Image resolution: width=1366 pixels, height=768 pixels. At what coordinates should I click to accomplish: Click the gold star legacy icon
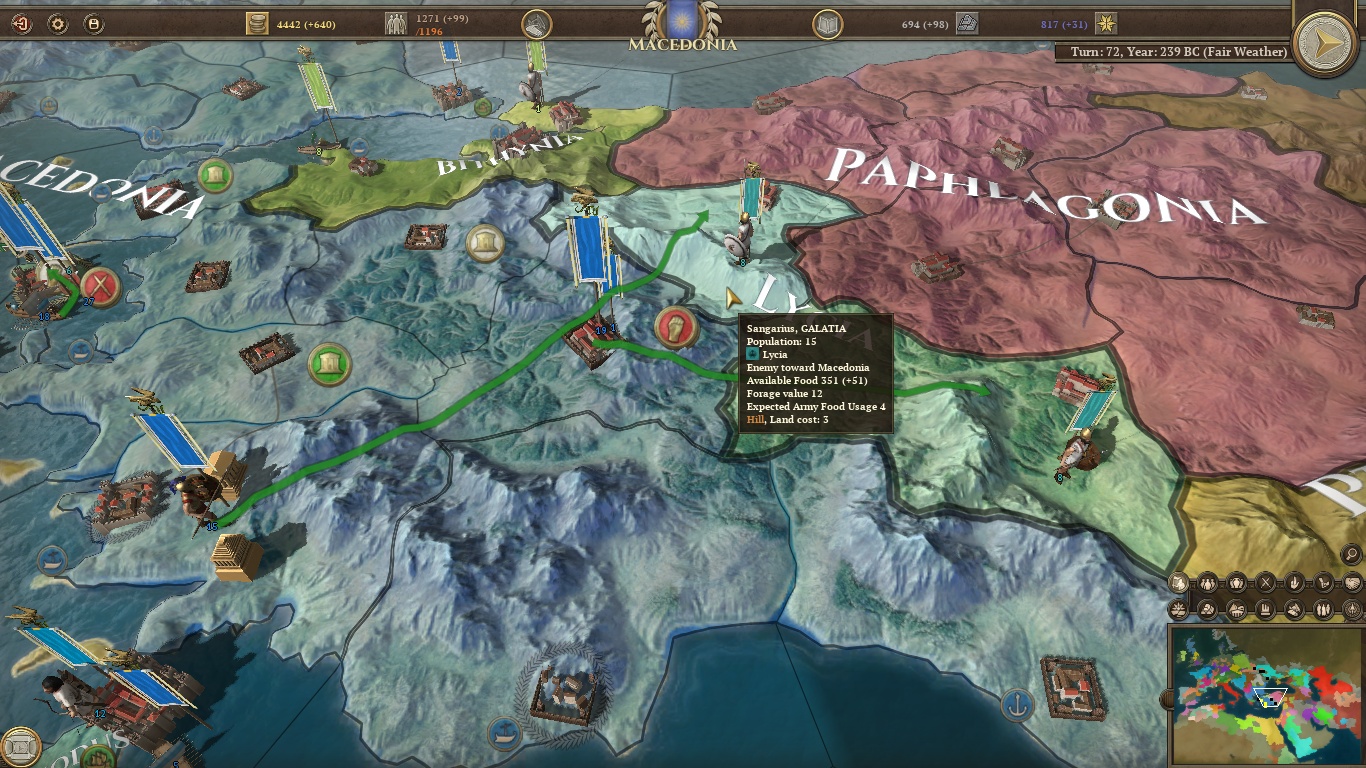(x=1106, y=23)
